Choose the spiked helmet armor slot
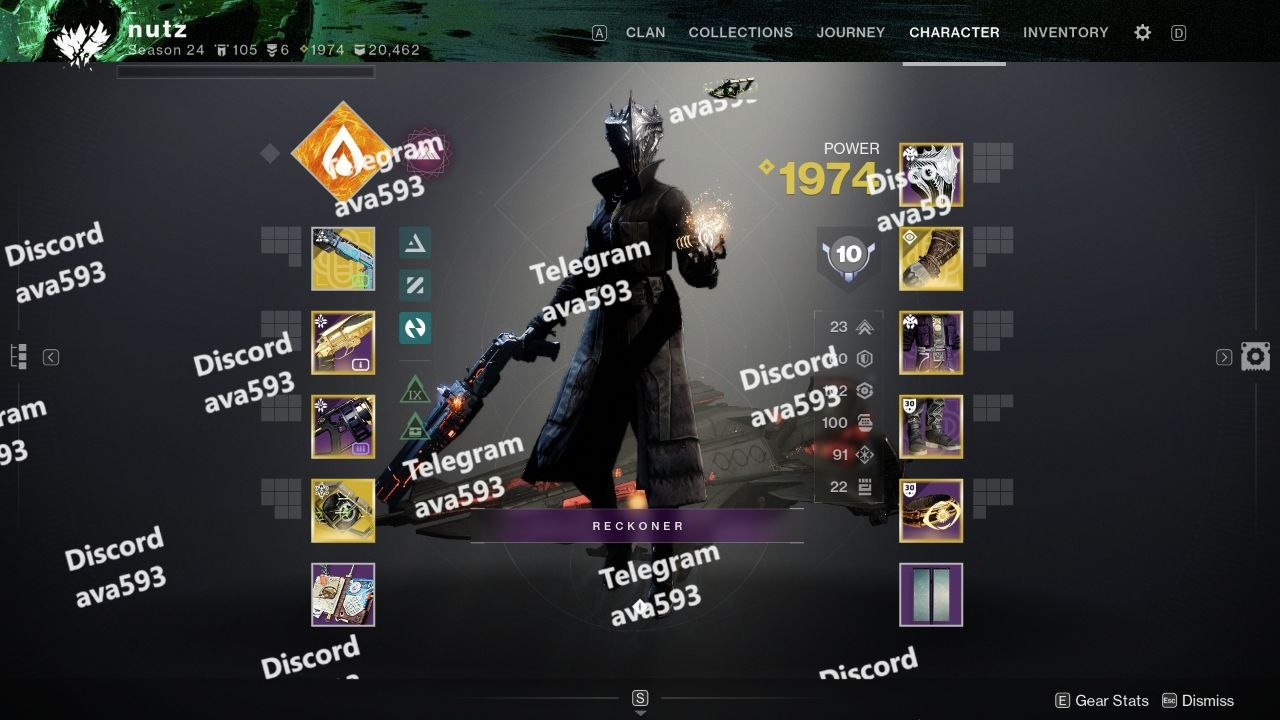 (931, 175)
